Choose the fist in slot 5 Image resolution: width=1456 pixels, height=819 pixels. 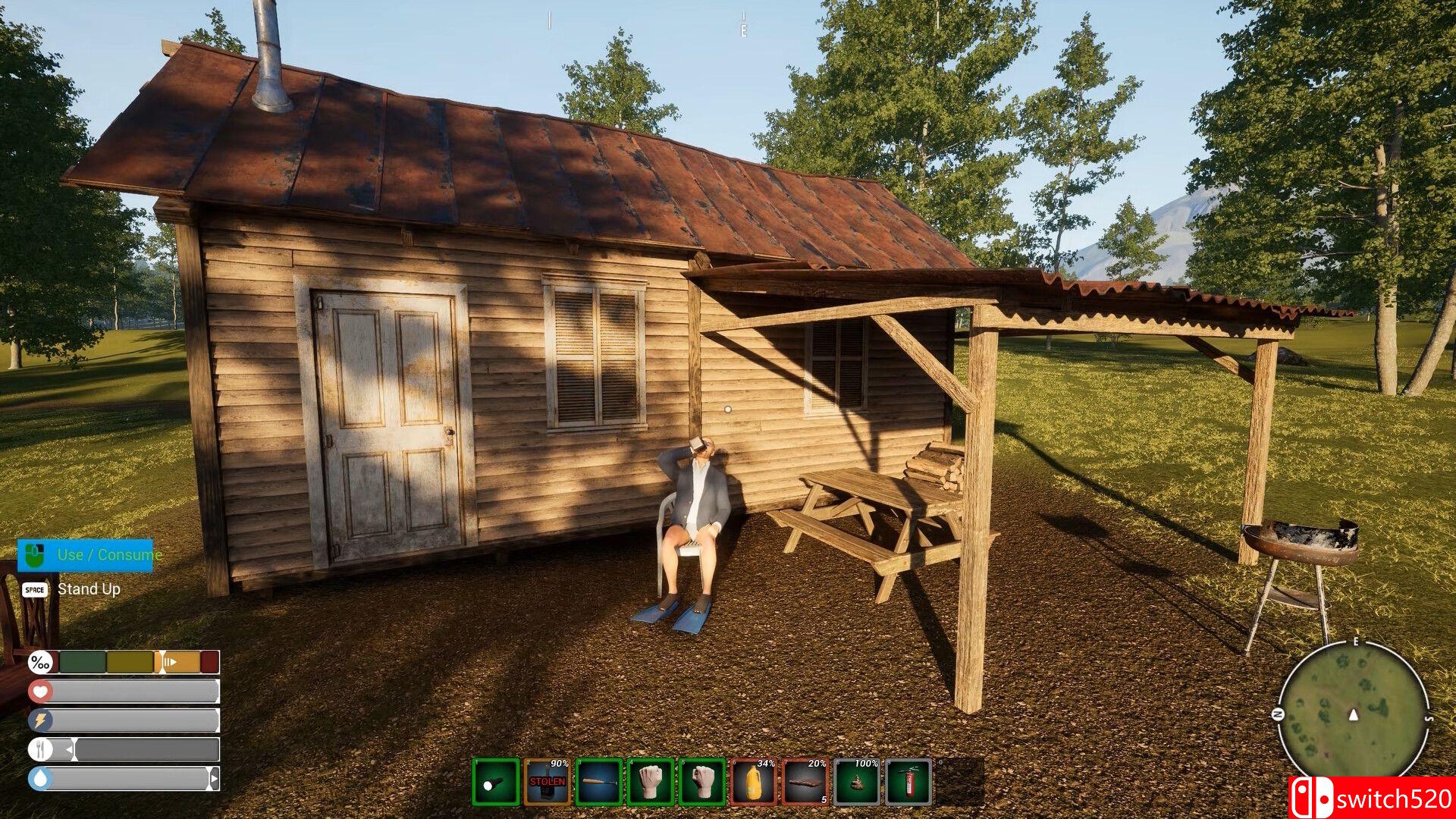pyautogui.click(x=702, y=782)
